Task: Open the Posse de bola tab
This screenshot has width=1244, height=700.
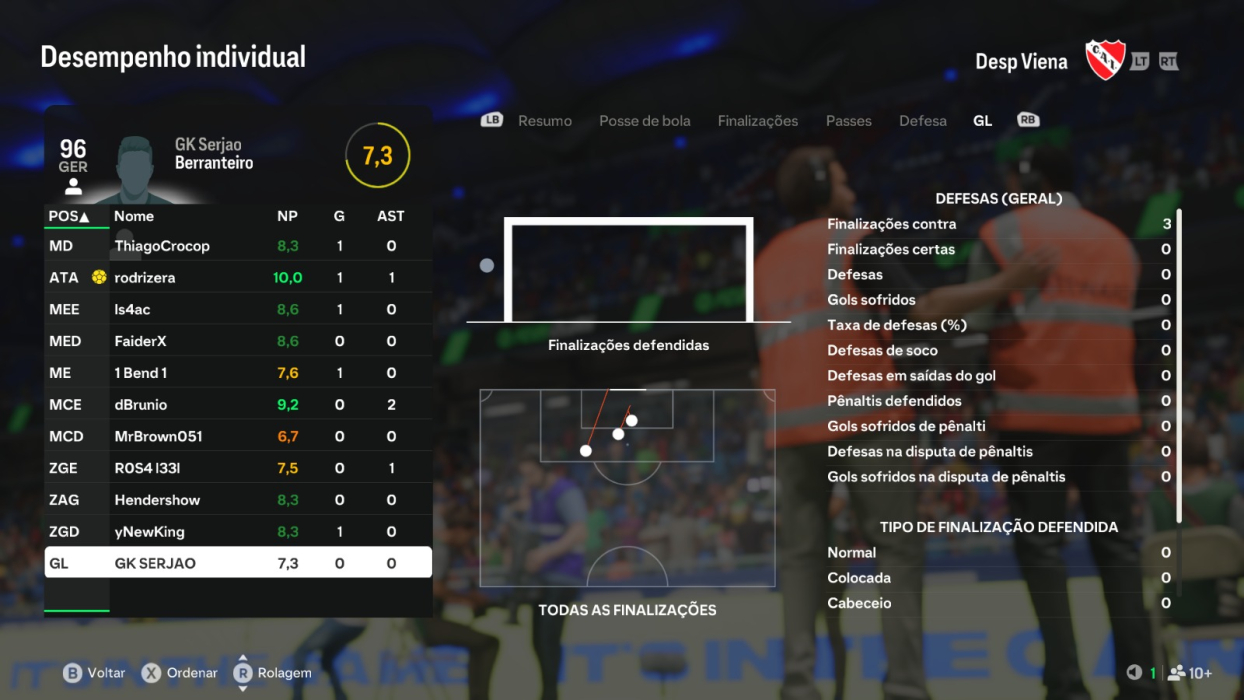Action: (x=644, y=121)
